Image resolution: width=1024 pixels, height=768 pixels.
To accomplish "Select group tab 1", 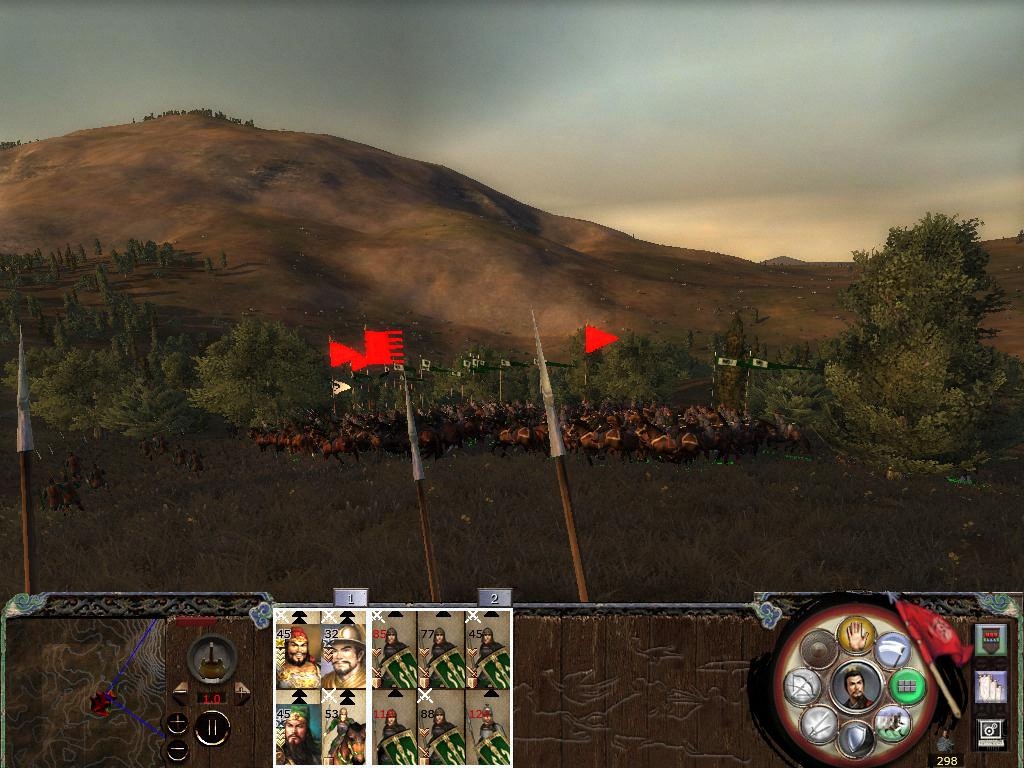I will [x=350, y=598].
